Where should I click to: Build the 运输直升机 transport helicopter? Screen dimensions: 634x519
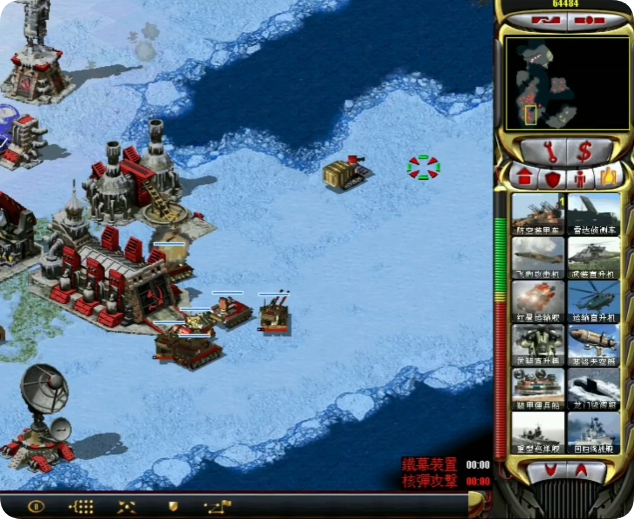(594, 301)
